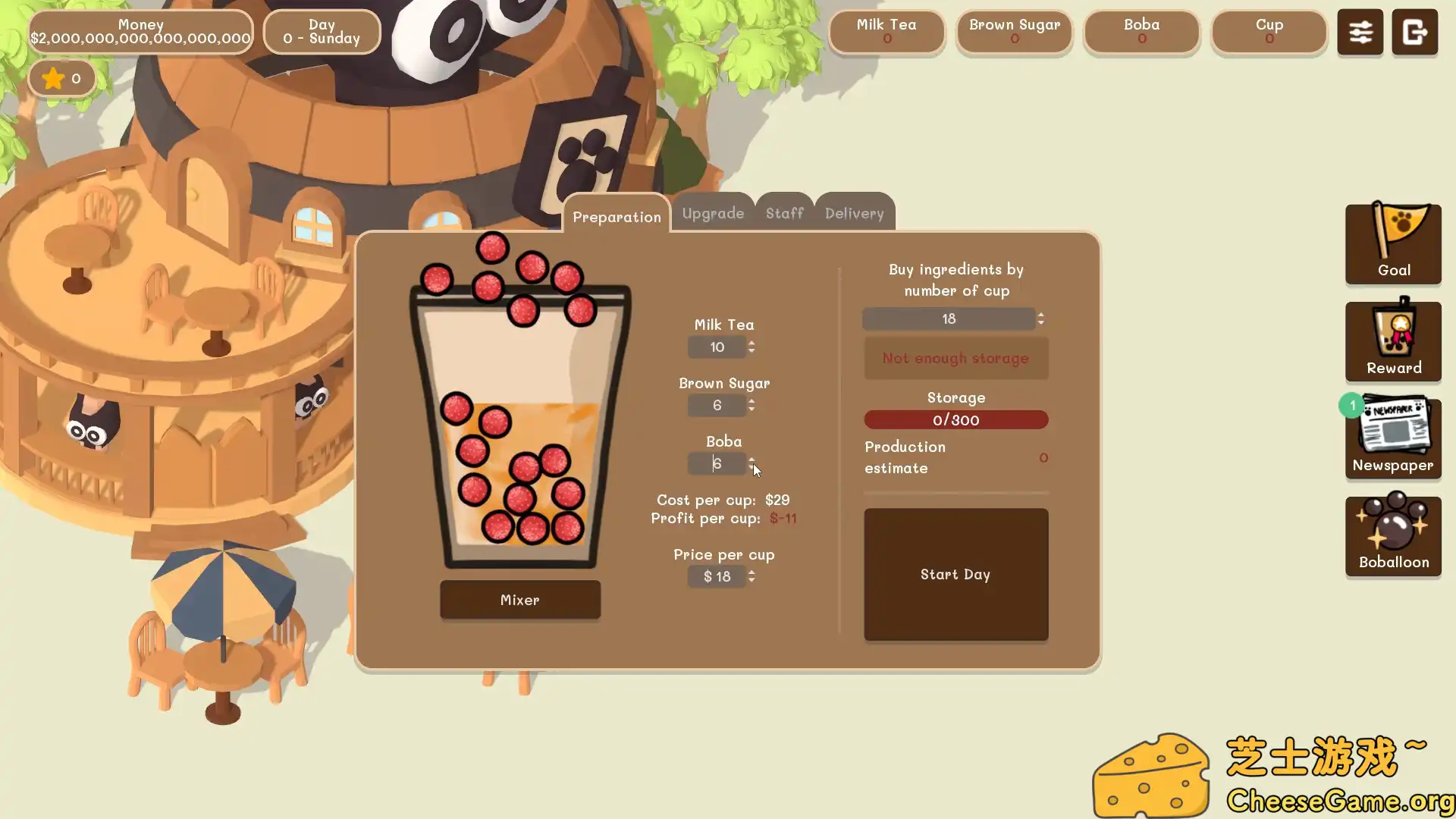Screen dimensions: 1456x819
Task: Read the Newspaper
Action: [1392, 437]
